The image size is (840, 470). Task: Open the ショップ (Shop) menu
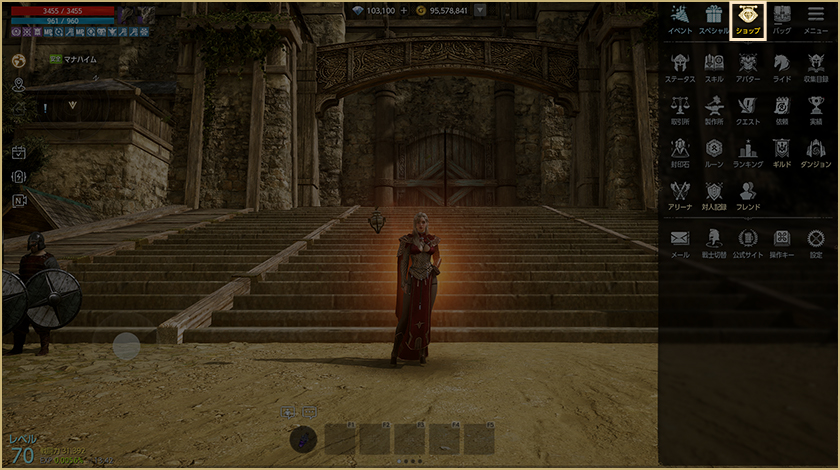click(x=747, y=19)
